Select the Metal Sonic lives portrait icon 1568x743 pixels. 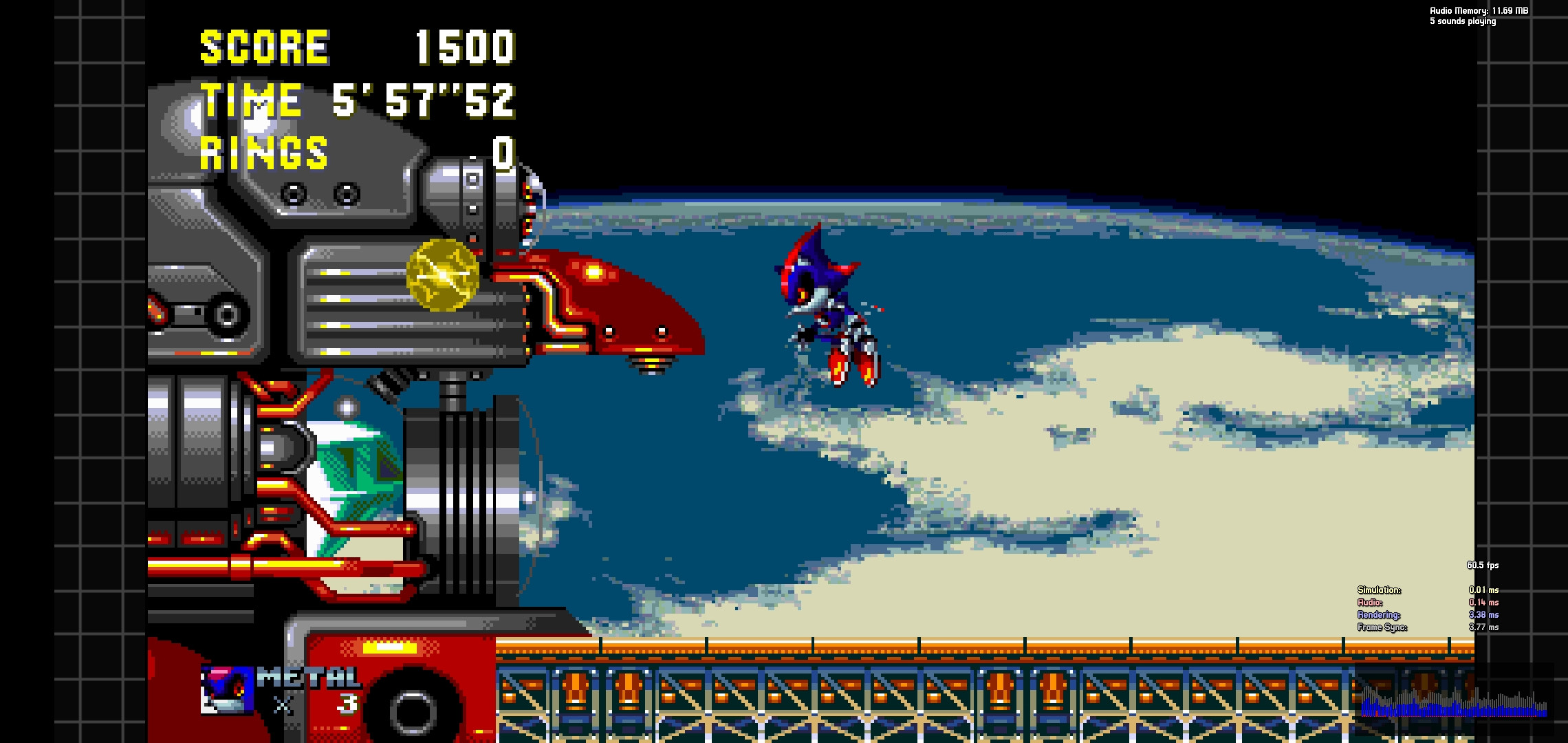click(x=227, y=690)
